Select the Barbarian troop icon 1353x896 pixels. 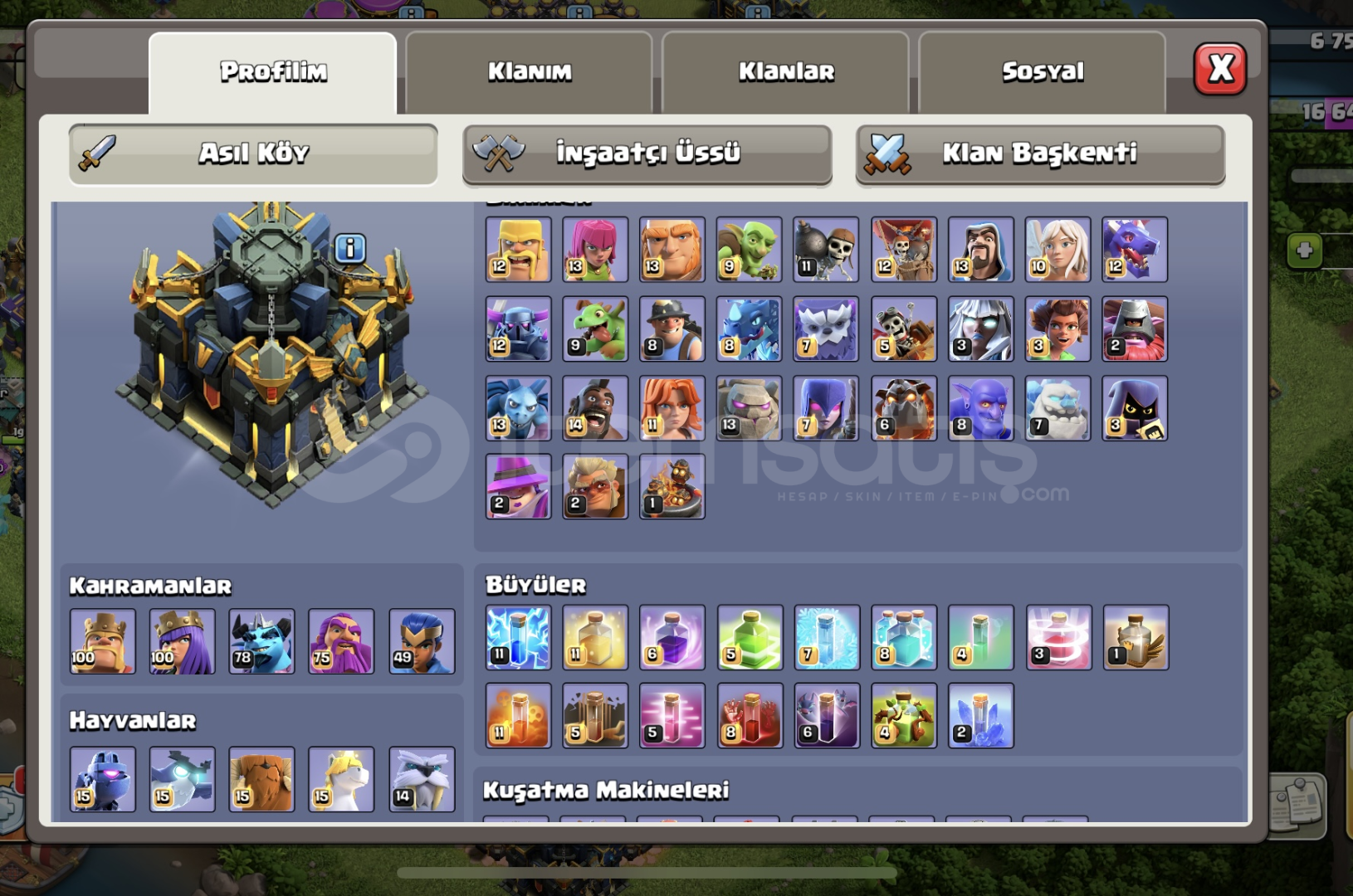516,249
